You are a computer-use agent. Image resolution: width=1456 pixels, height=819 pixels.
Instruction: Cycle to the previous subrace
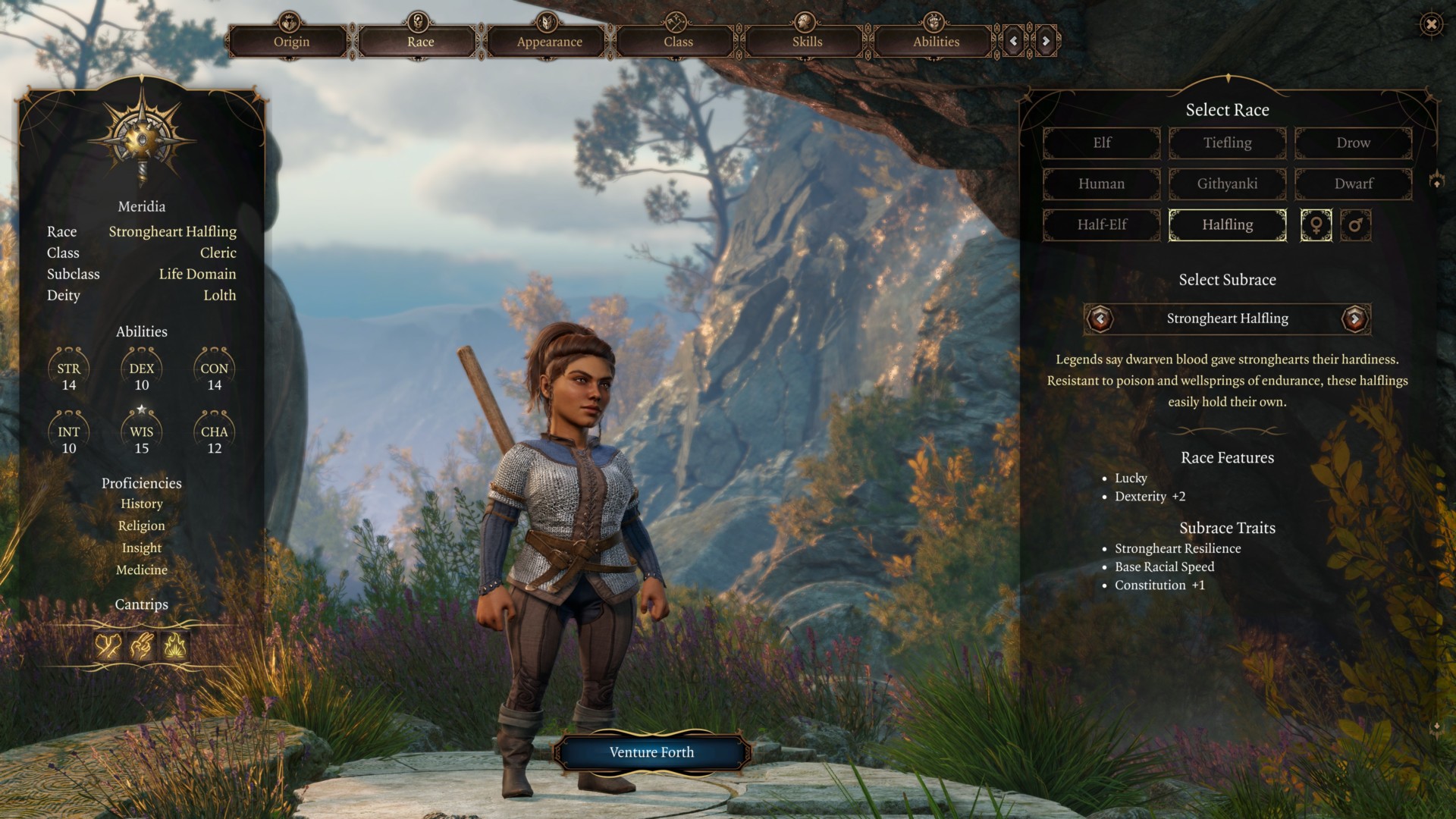click(1100, 318)
